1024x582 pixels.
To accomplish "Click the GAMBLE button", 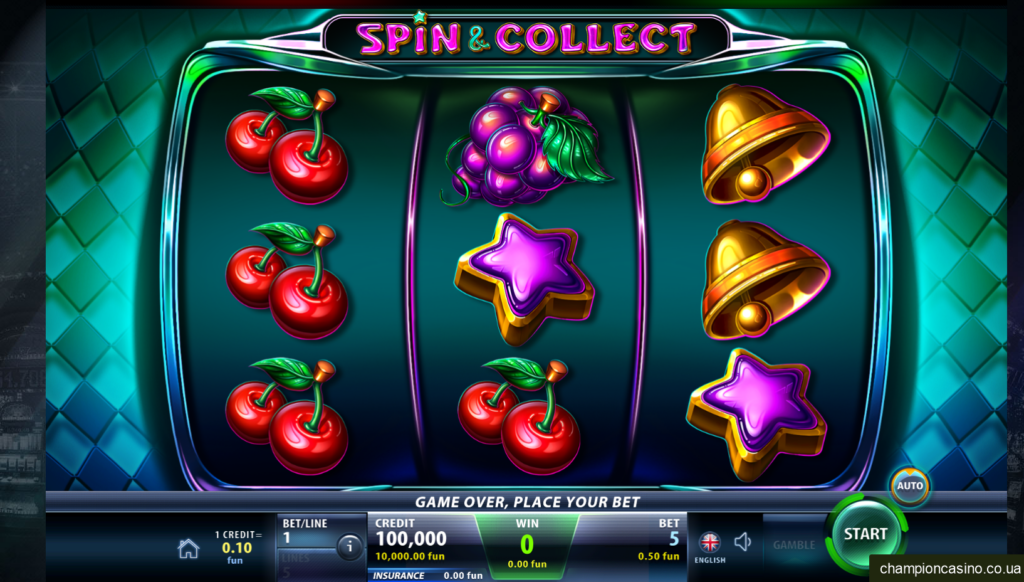I will [x=793, y=545].
